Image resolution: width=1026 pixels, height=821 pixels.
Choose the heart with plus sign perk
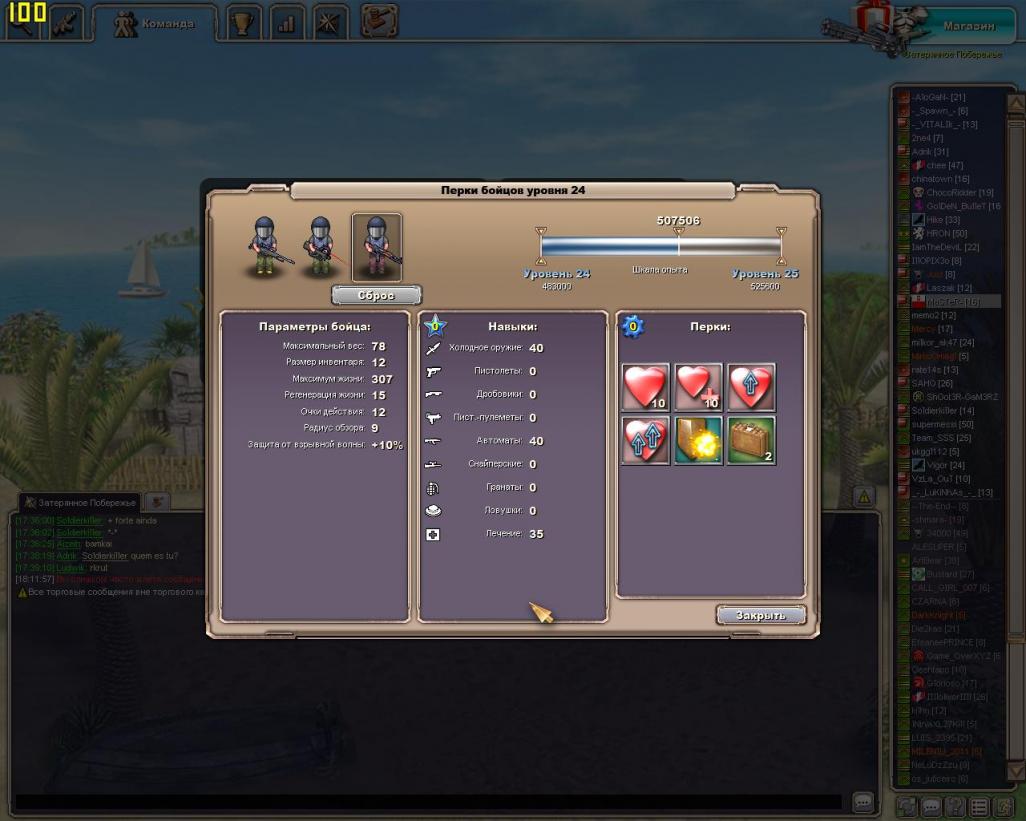point(698,387)
